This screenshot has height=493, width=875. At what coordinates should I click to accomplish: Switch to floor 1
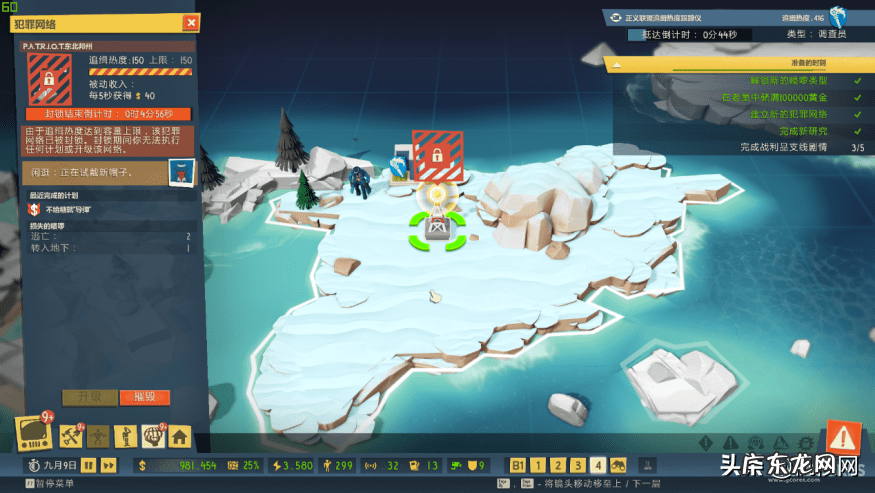coord(538,465)
